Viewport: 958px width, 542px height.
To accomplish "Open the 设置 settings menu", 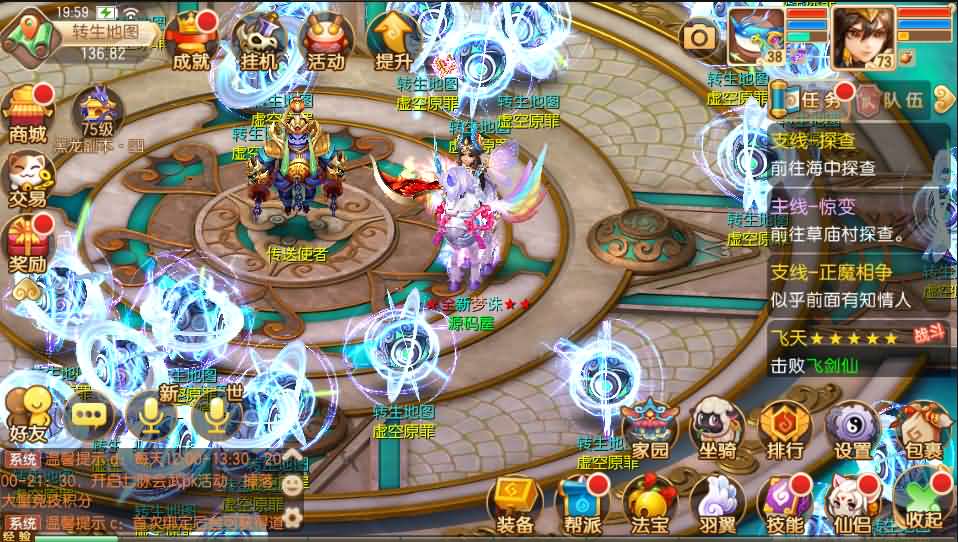I will coord(852,430).
